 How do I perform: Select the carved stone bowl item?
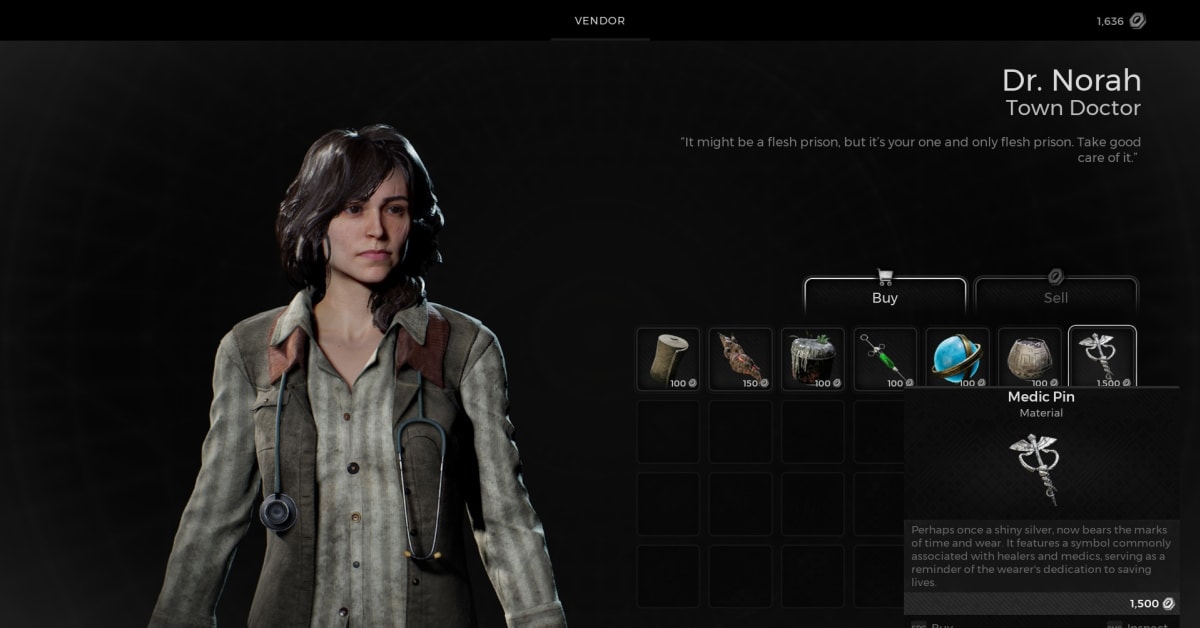(x=1030, y=358)
